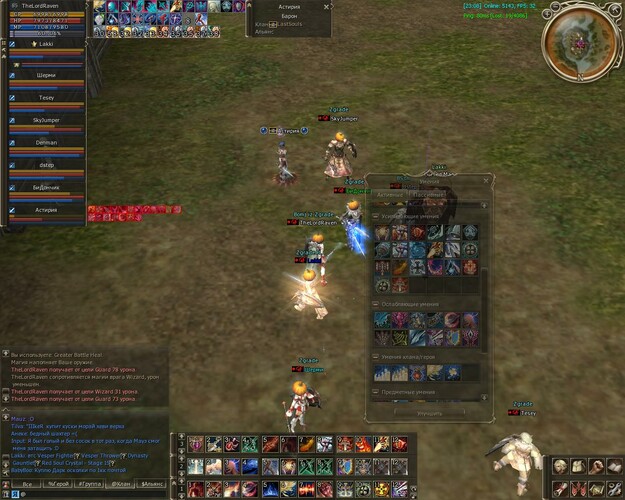The image size is (625, 500).
Task: Collapse the Ослабляющие умения section
Action: [x=376, y=302]
